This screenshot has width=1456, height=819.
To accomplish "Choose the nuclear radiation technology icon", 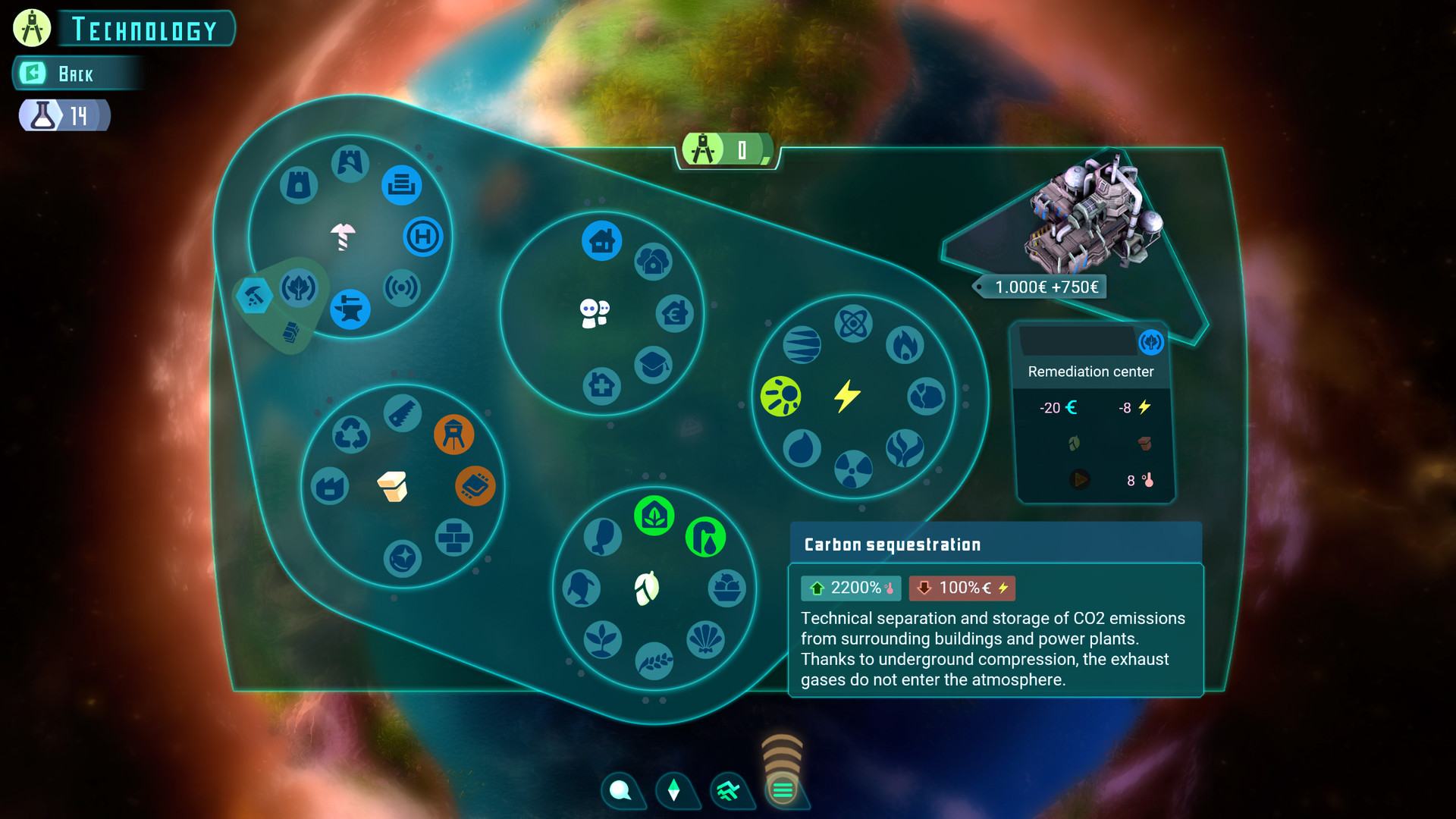I will 853,469.
